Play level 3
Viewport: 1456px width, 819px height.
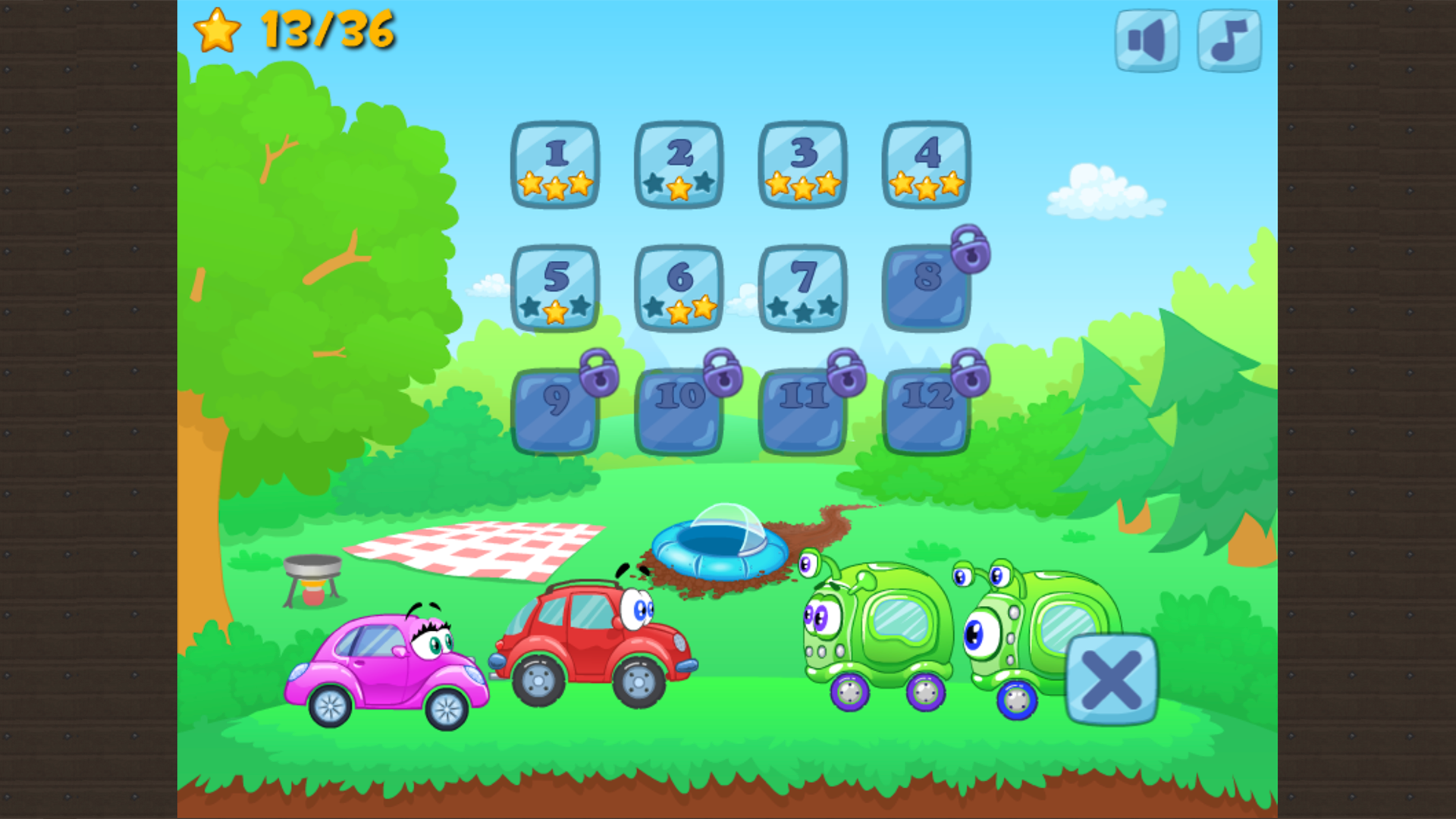pyautogui.click(x=802, y=165)
